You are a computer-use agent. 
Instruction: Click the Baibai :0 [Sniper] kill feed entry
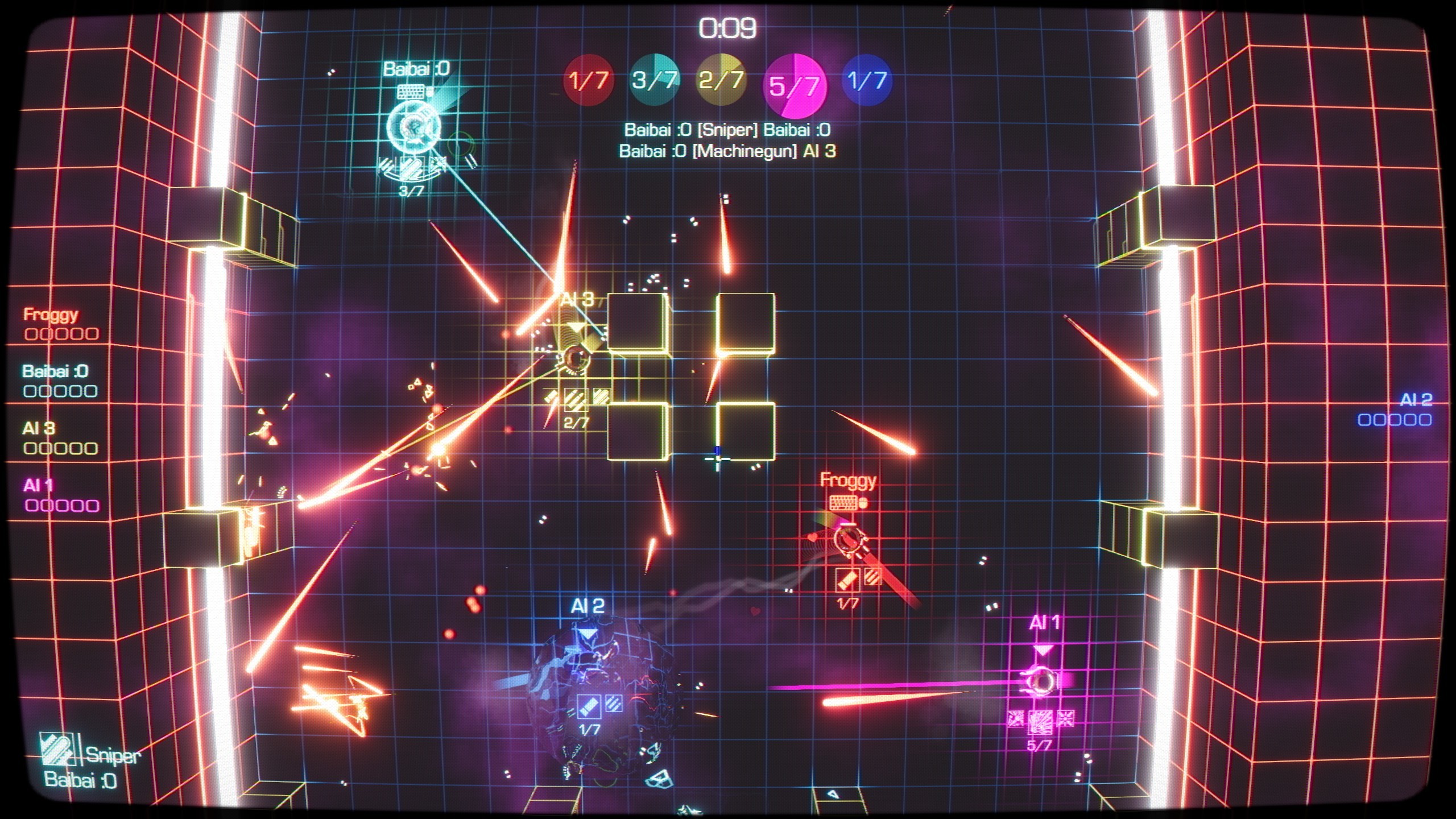pyautogui.click(x=727, y=129)
